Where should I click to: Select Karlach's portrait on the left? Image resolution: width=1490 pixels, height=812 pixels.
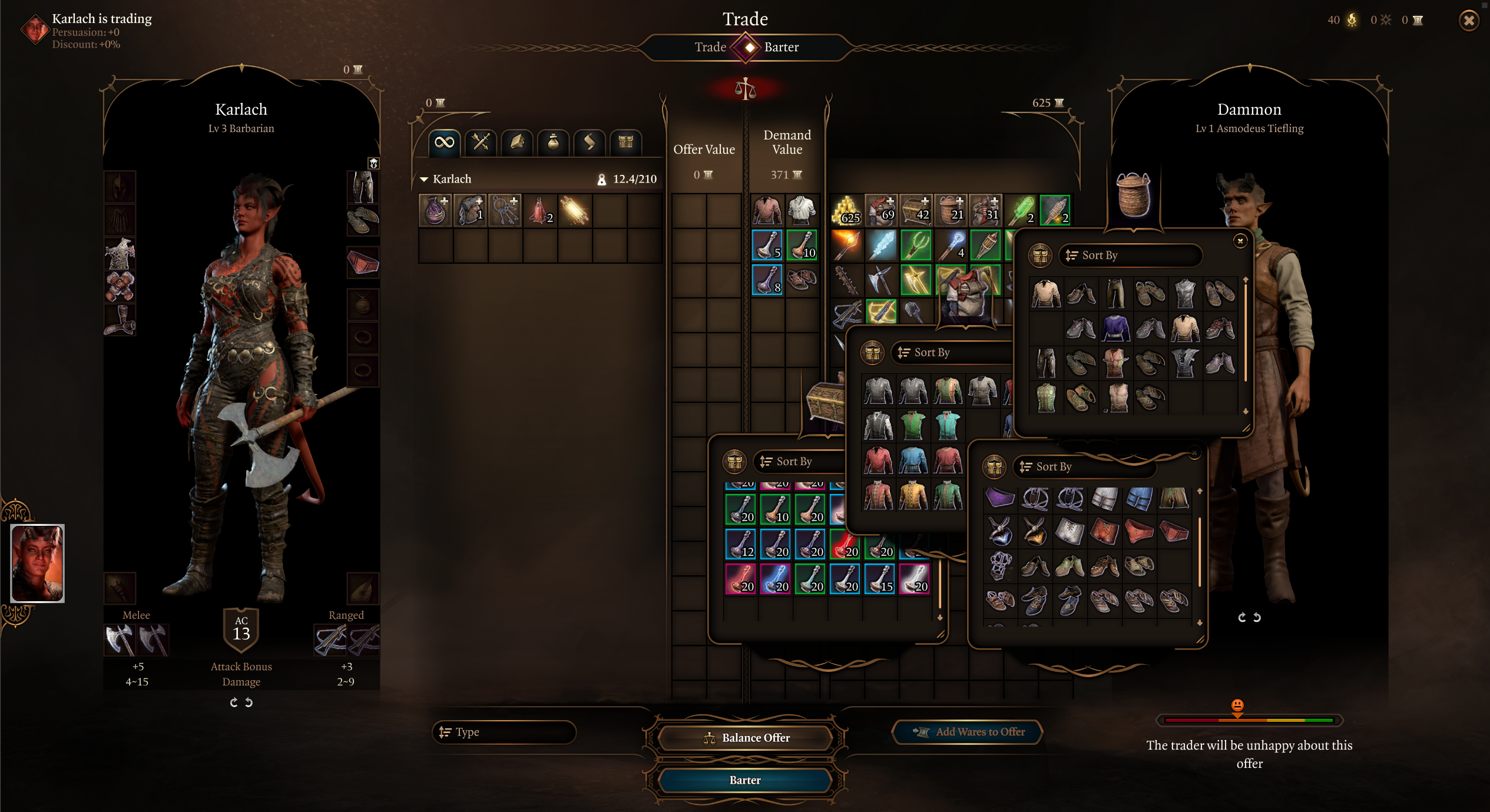click(x=38, y=563)
